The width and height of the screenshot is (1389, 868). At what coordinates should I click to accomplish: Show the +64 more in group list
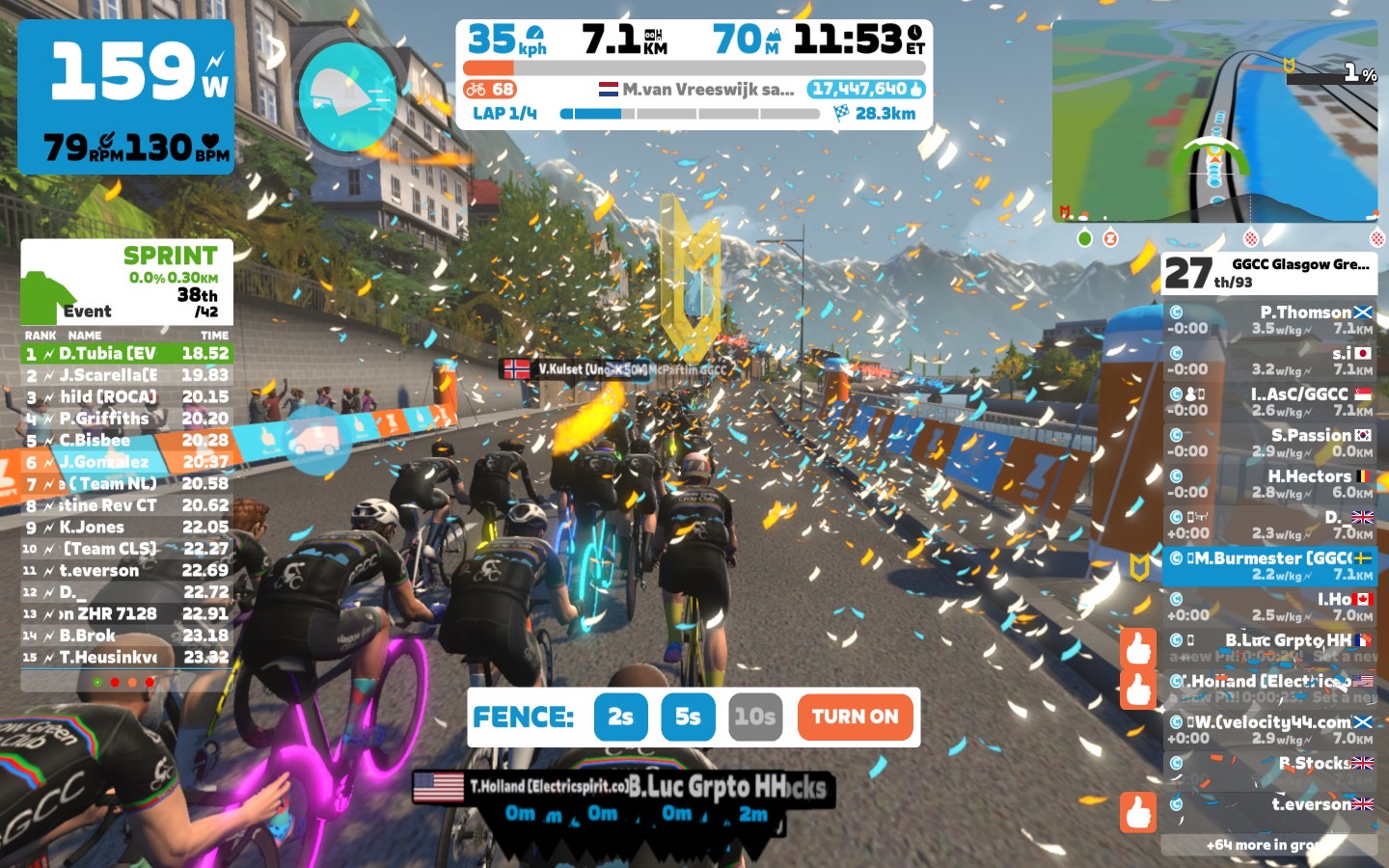coord(1268,845)
